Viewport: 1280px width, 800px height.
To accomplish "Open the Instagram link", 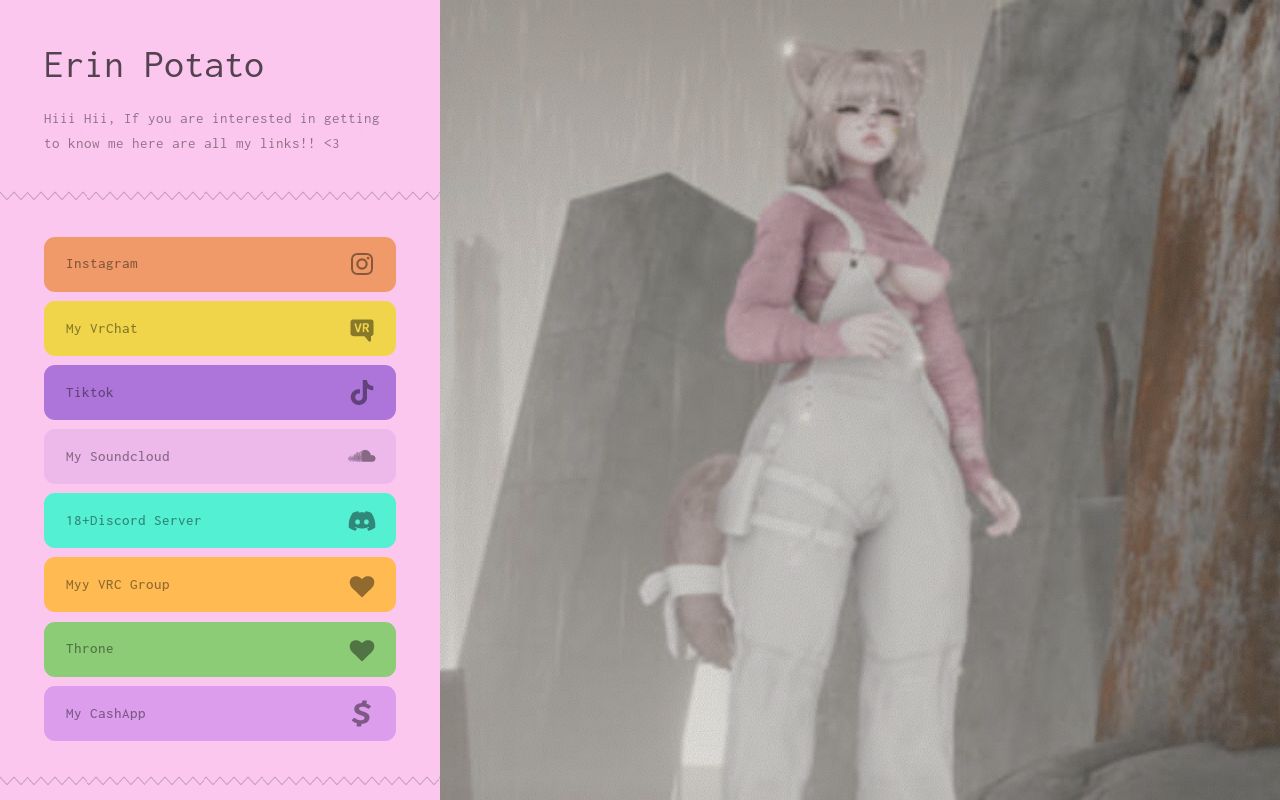I will [180, 264].
